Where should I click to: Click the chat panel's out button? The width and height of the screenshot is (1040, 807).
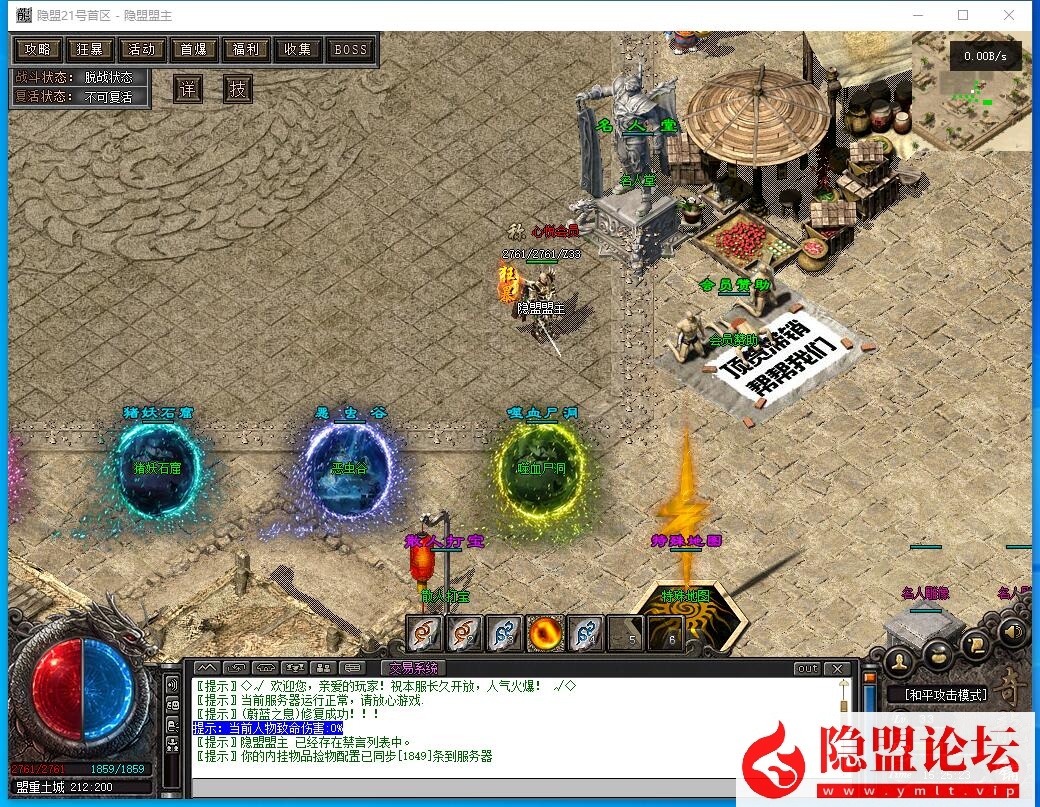click(x=807, y=668)
